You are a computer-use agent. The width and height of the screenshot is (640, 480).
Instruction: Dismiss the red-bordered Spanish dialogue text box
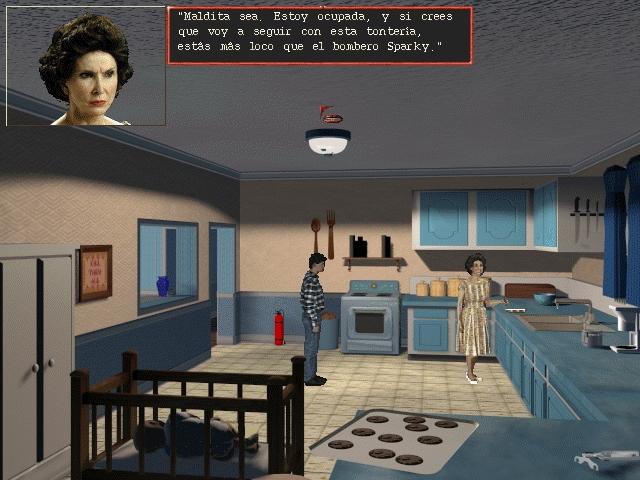coord(319,35)
